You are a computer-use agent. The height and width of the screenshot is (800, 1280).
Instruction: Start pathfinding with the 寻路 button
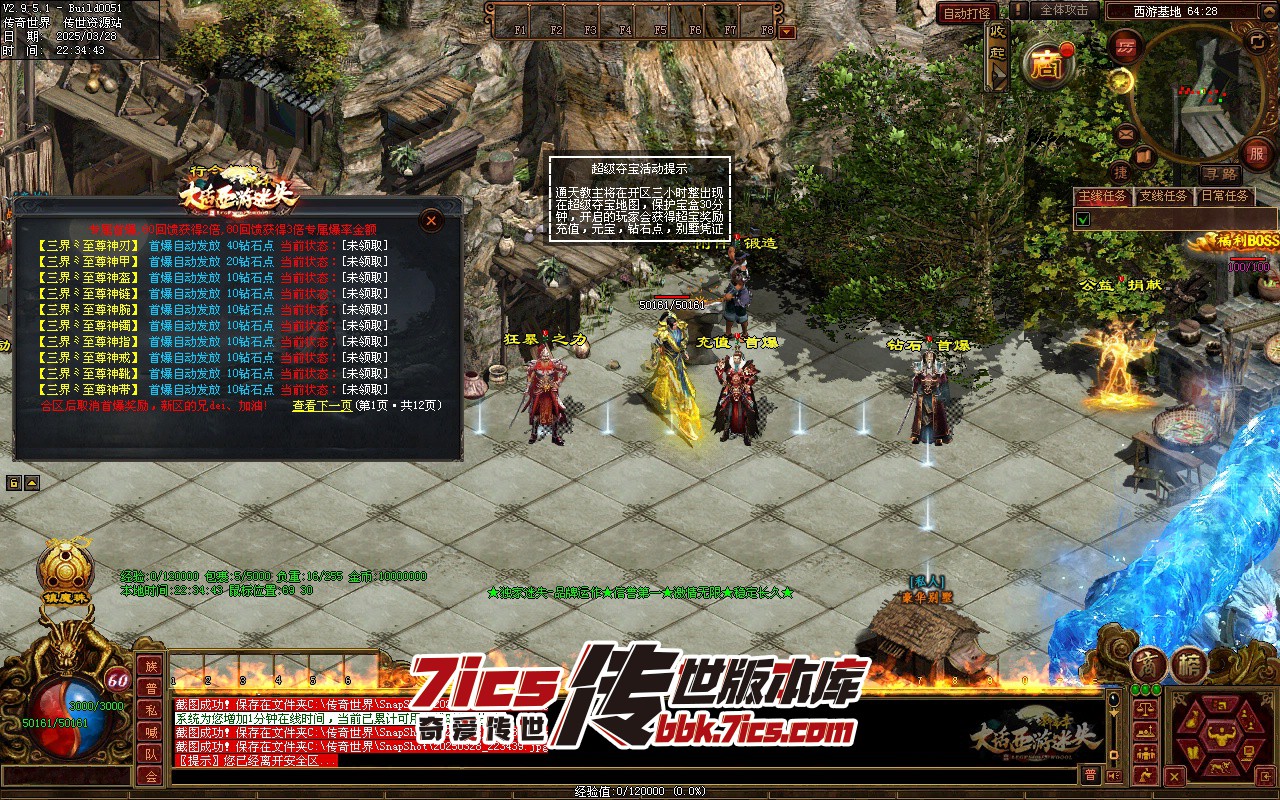[1218, 174]
